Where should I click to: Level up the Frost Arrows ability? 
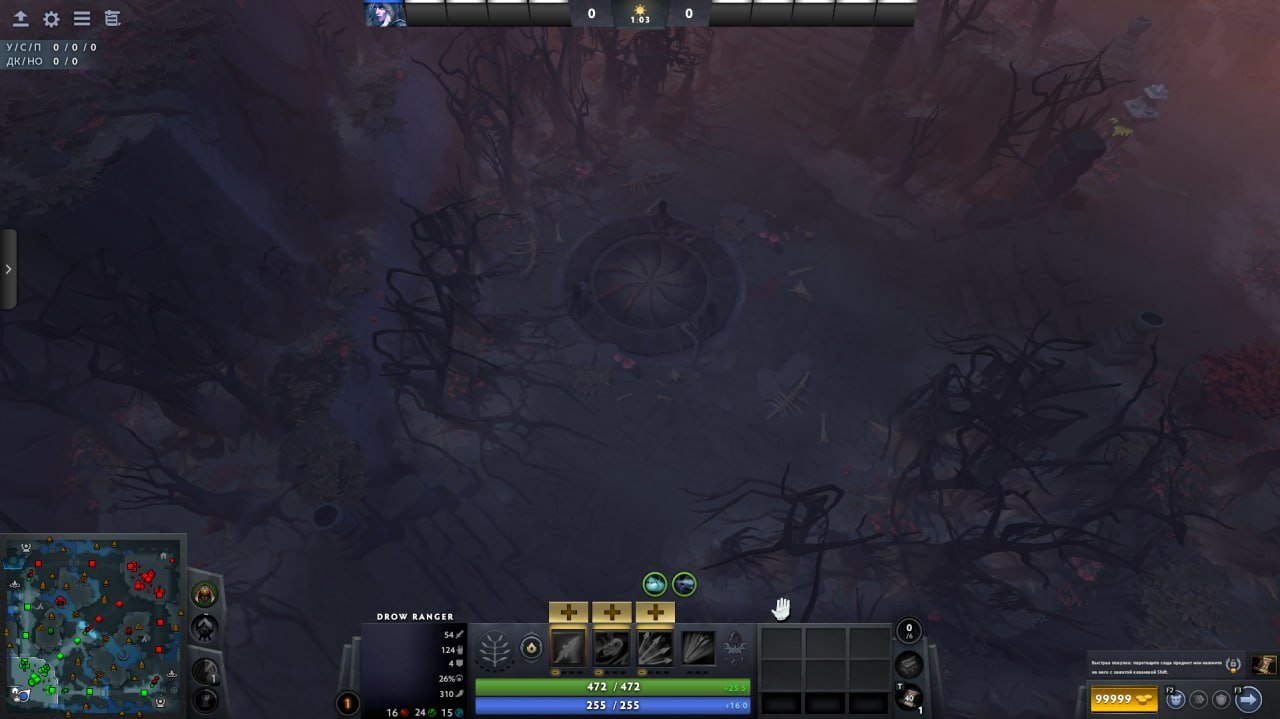568,612
